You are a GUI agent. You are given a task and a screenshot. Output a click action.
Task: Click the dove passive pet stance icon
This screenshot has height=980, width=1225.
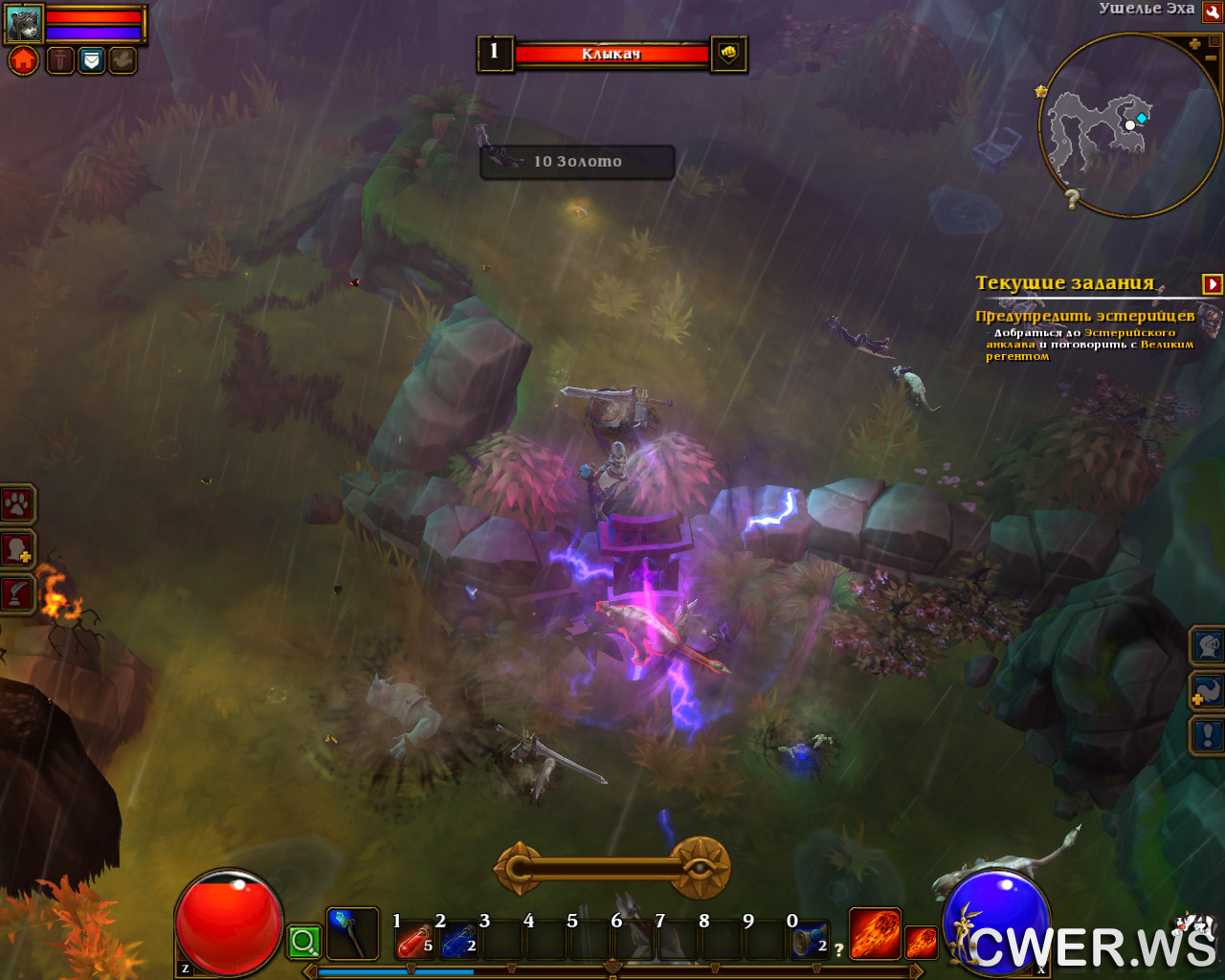122,61
